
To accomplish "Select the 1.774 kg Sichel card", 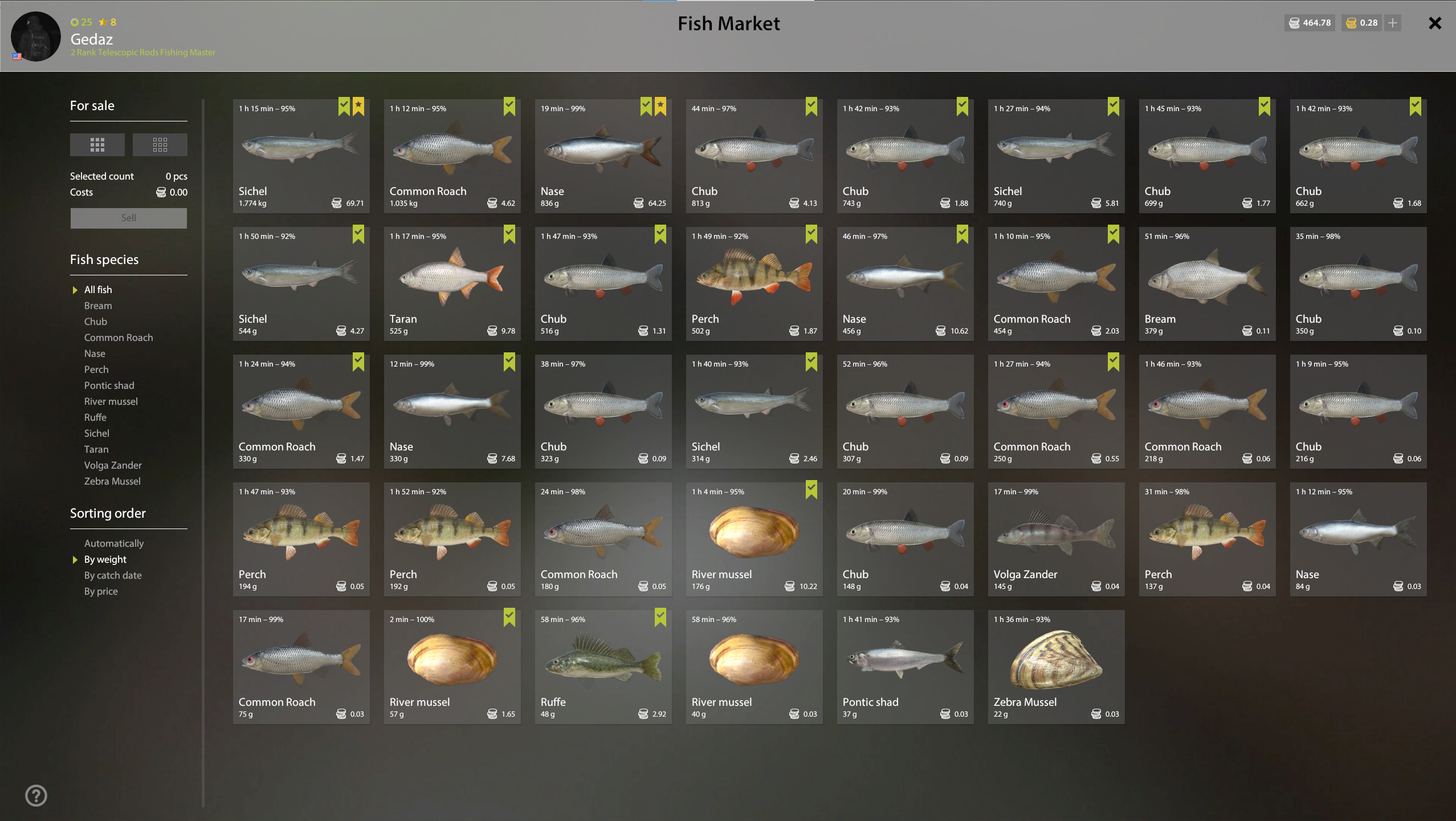I will 301,156.
